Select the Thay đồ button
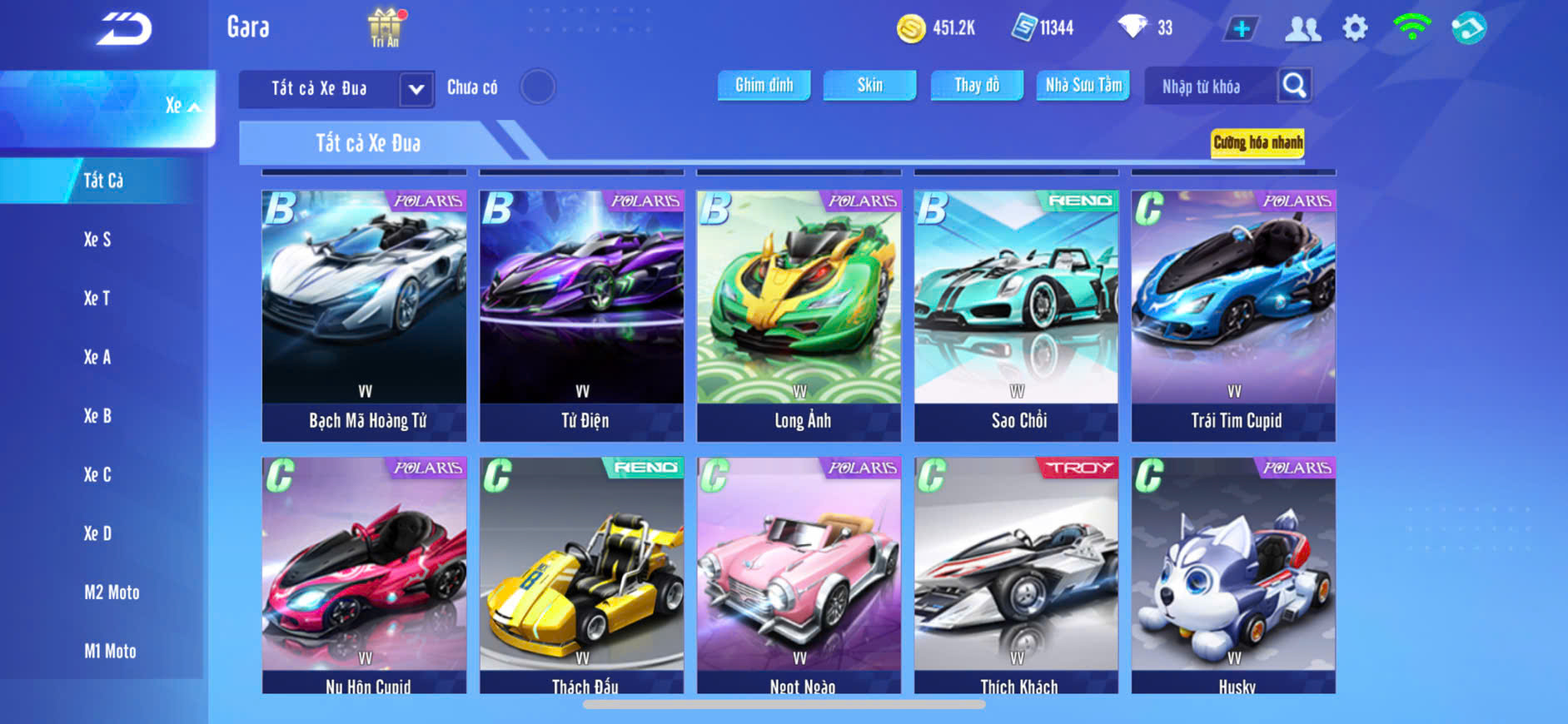Screen dimensions: 1568x724 click(x=977, y=85)
